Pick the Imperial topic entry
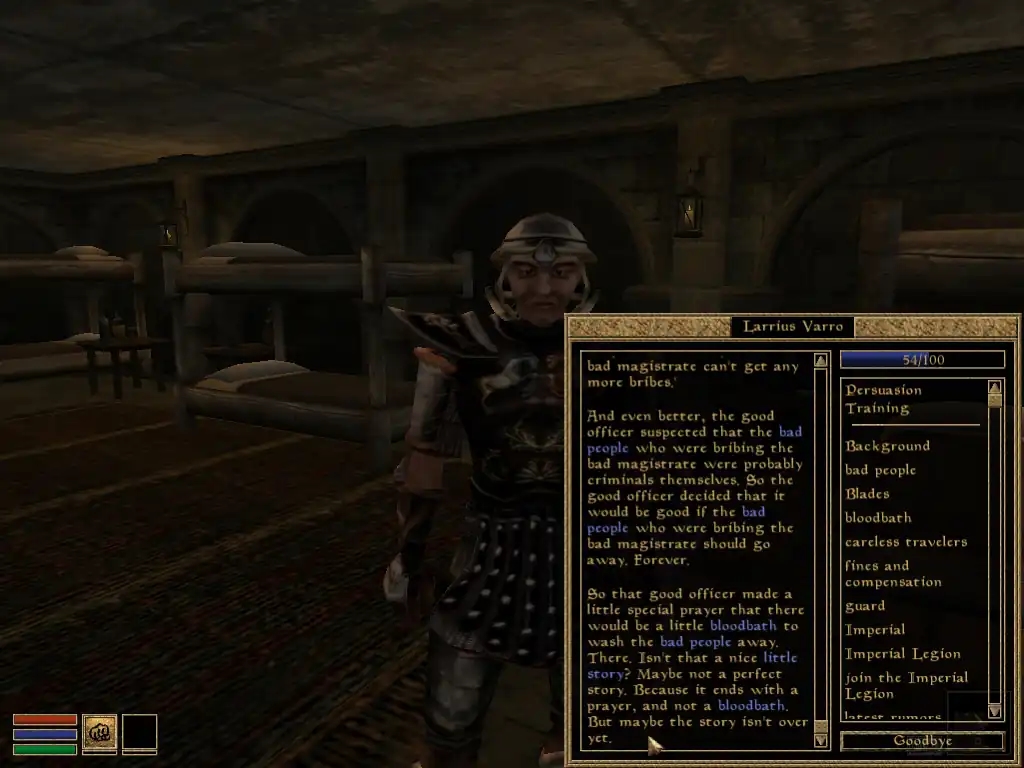Viewport: 1024px width, 768px height. click(875, 630)
